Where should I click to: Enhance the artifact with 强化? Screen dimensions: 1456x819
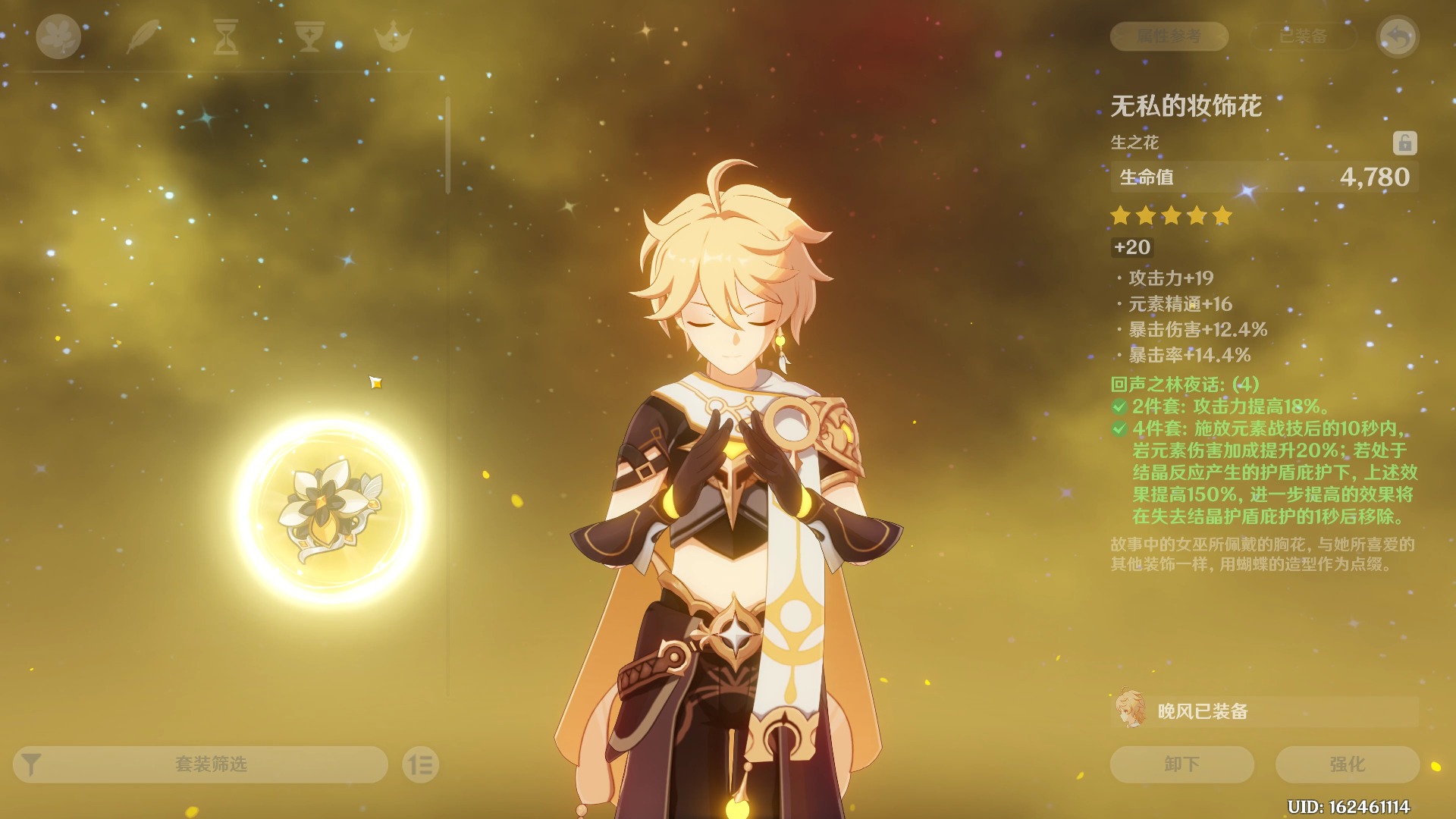pyautogui.click(x=1347, y=764)
